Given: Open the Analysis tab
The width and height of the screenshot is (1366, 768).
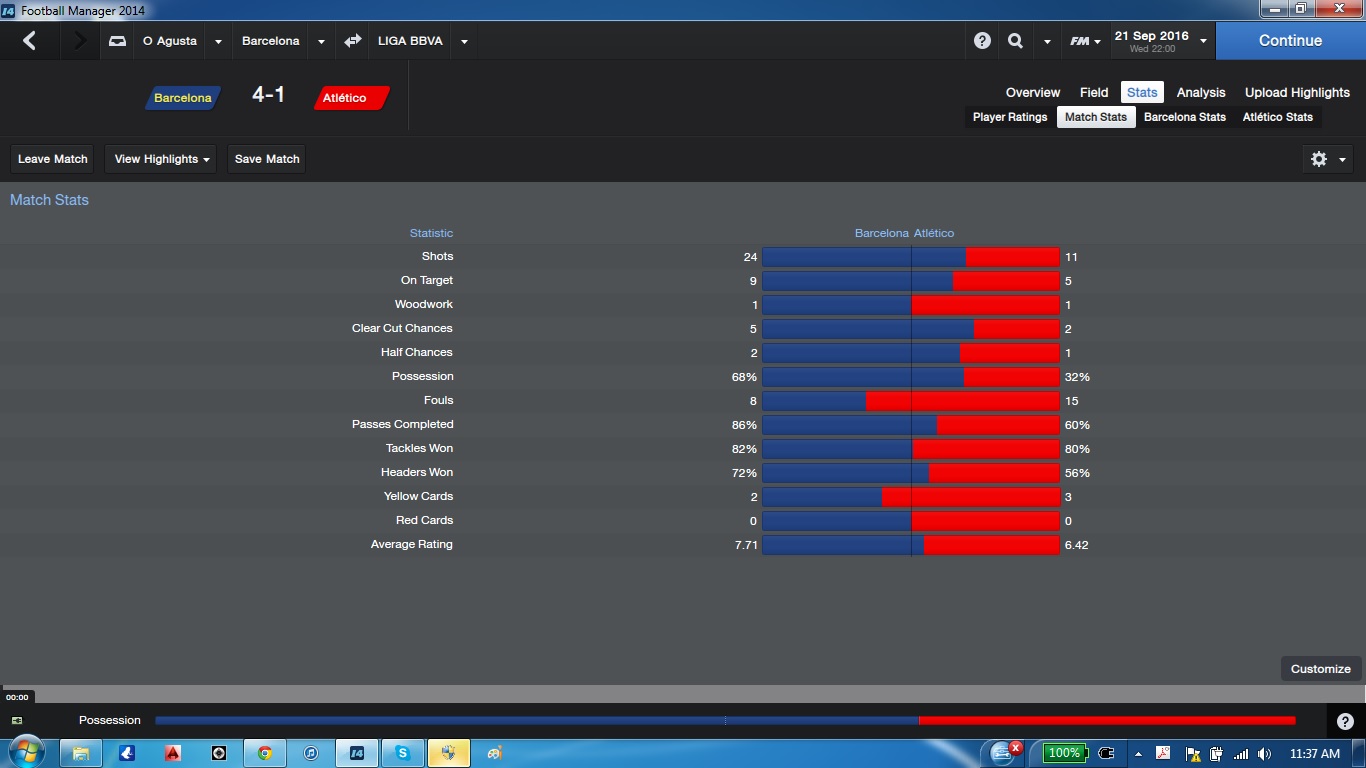Looking at the screenshot, I should (x=1201, y=92).
